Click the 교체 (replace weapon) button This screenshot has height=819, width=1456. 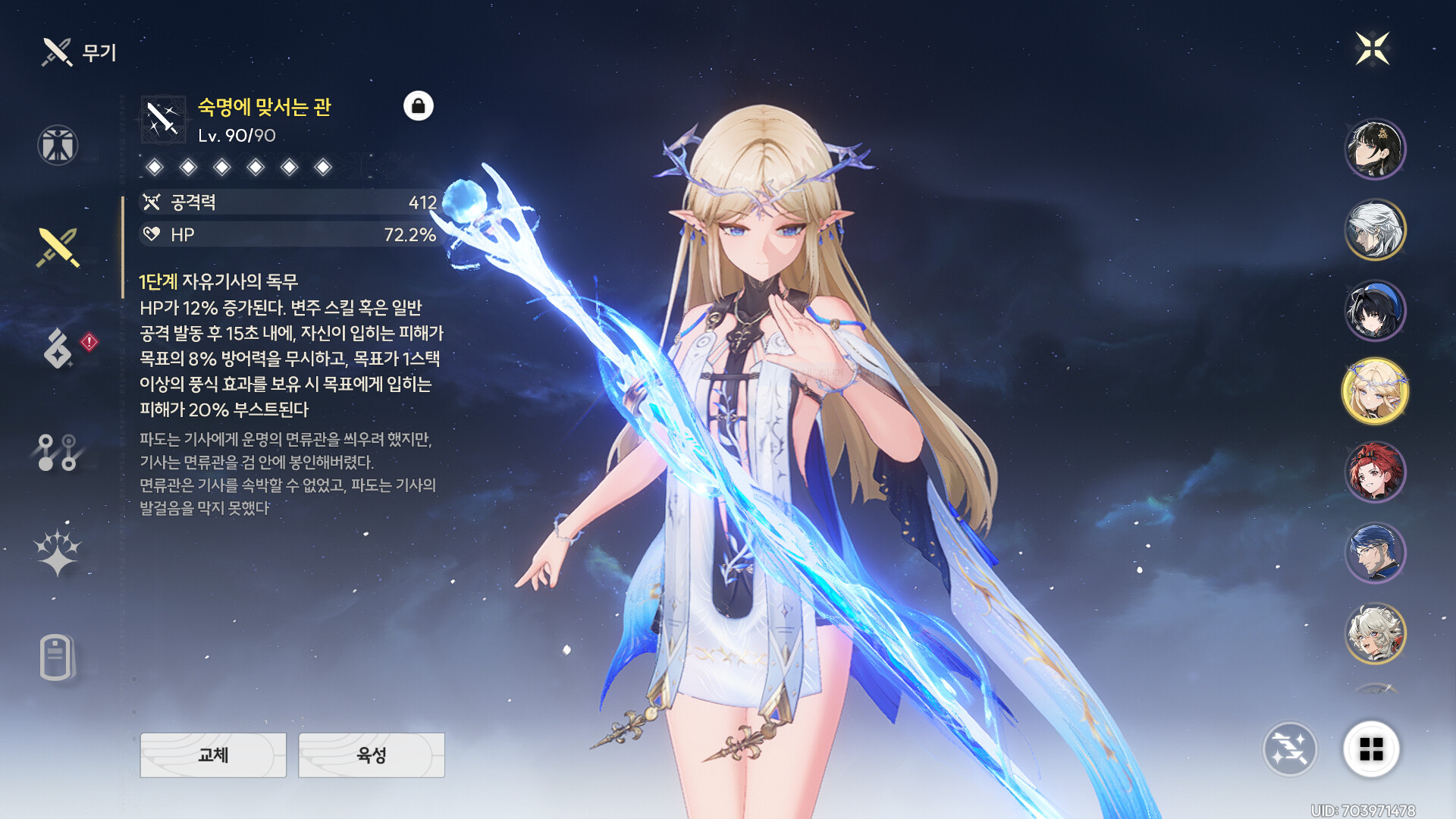(213, 755)
